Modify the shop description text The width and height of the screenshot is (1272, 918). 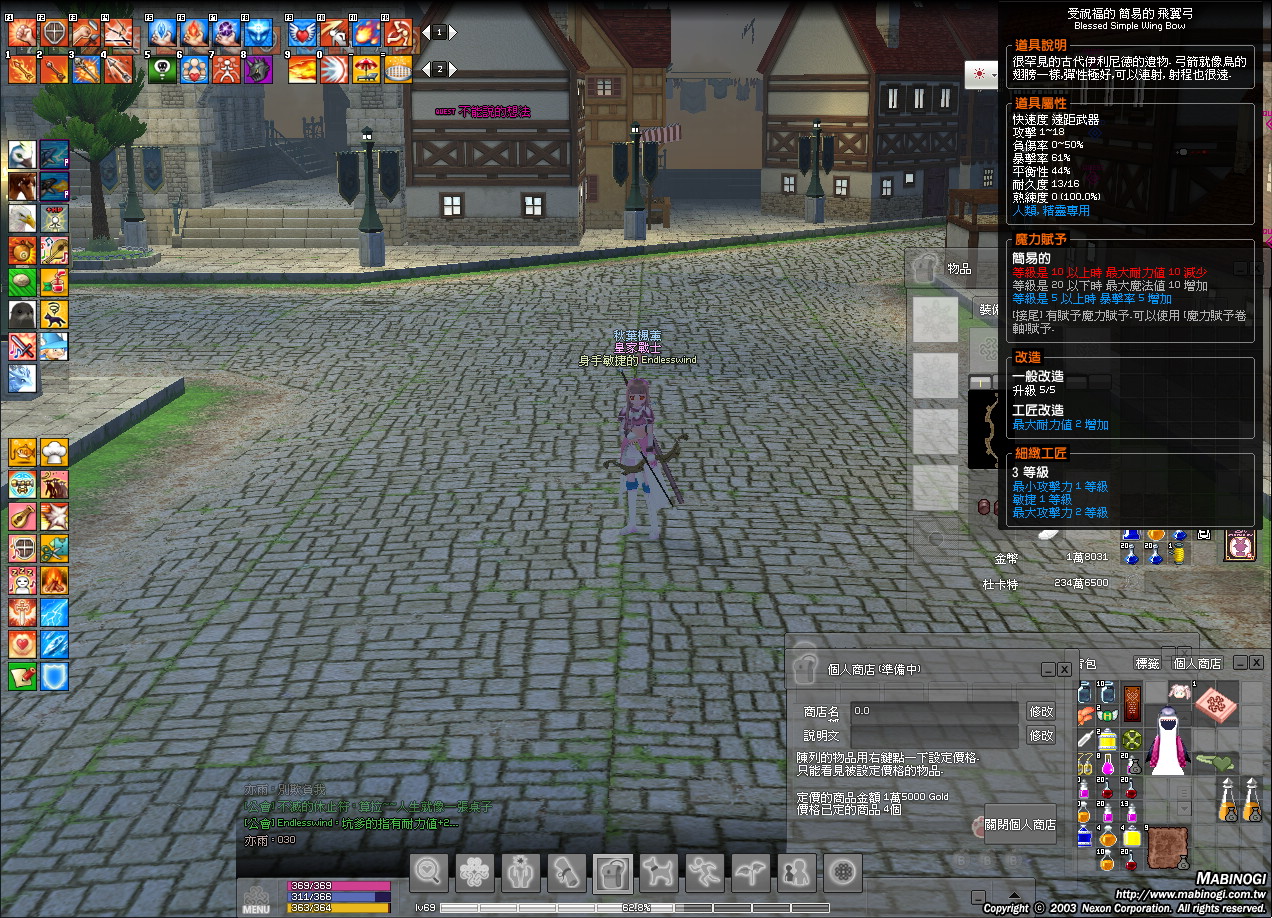tap(1041, 735)
